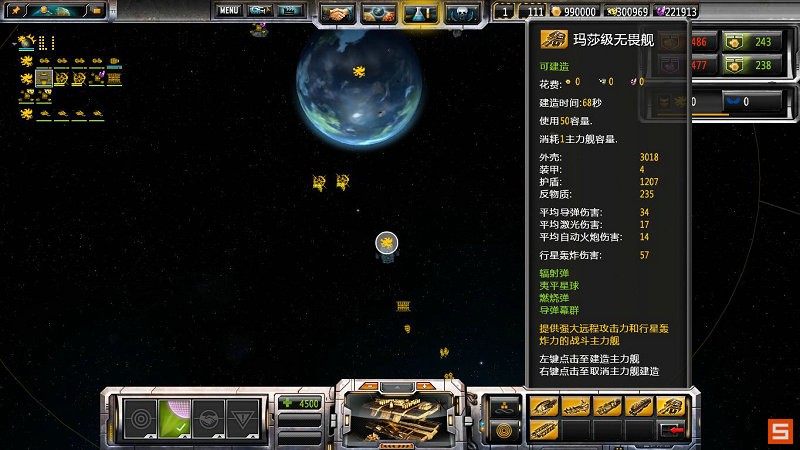Select the 玛莎级无畏舰 capital ship build button
800x450 pixels.
click(x=670, y=406)
